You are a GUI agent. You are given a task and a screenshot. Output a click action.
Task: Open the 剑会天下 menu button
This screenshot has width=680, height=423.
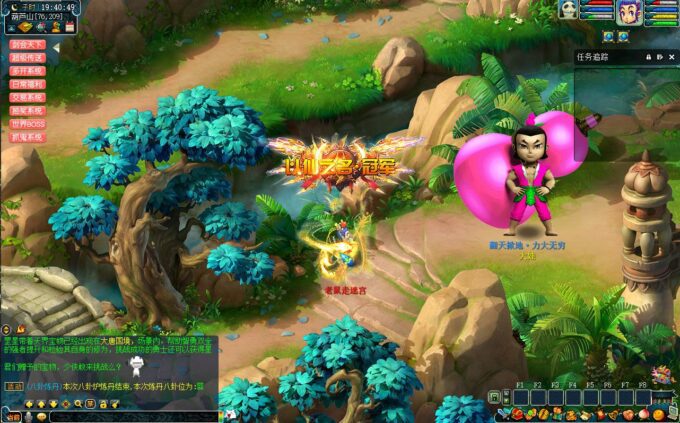point(28,45)
